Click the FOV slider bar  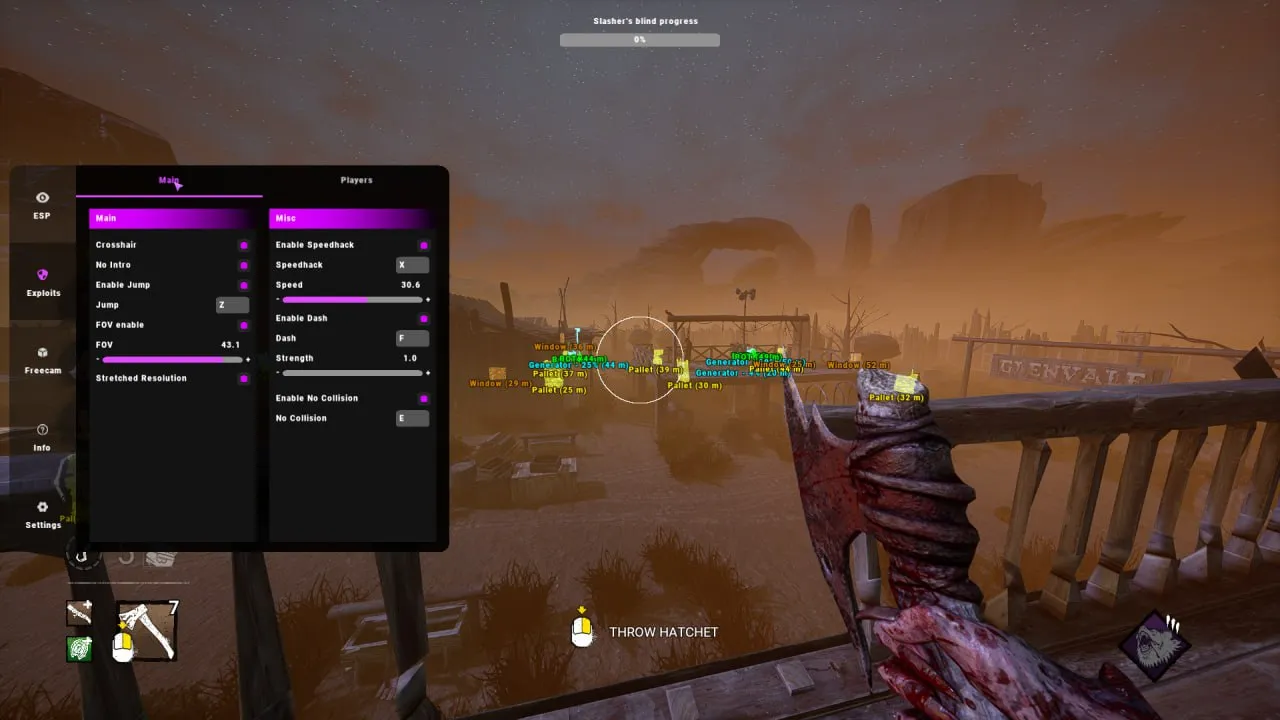[172, 359]
